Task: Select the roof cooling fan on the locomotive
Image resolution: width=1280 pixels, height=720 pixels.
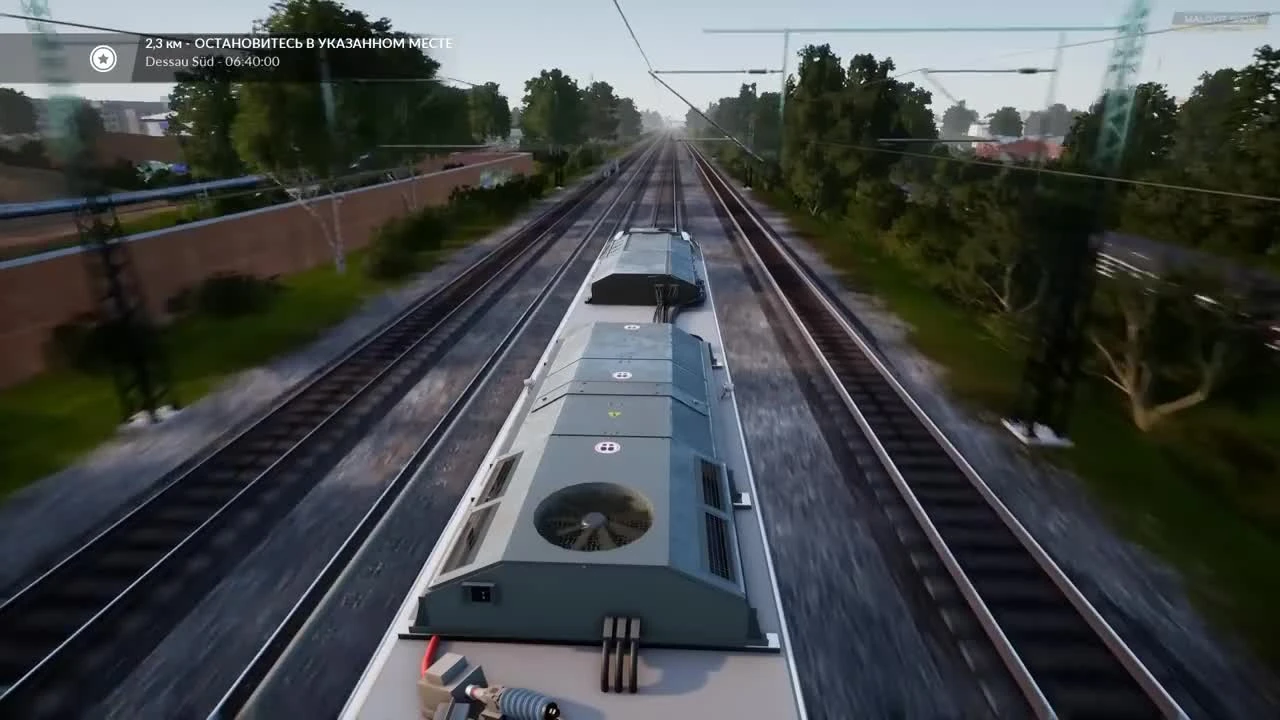Action: (x=592, y=518)
